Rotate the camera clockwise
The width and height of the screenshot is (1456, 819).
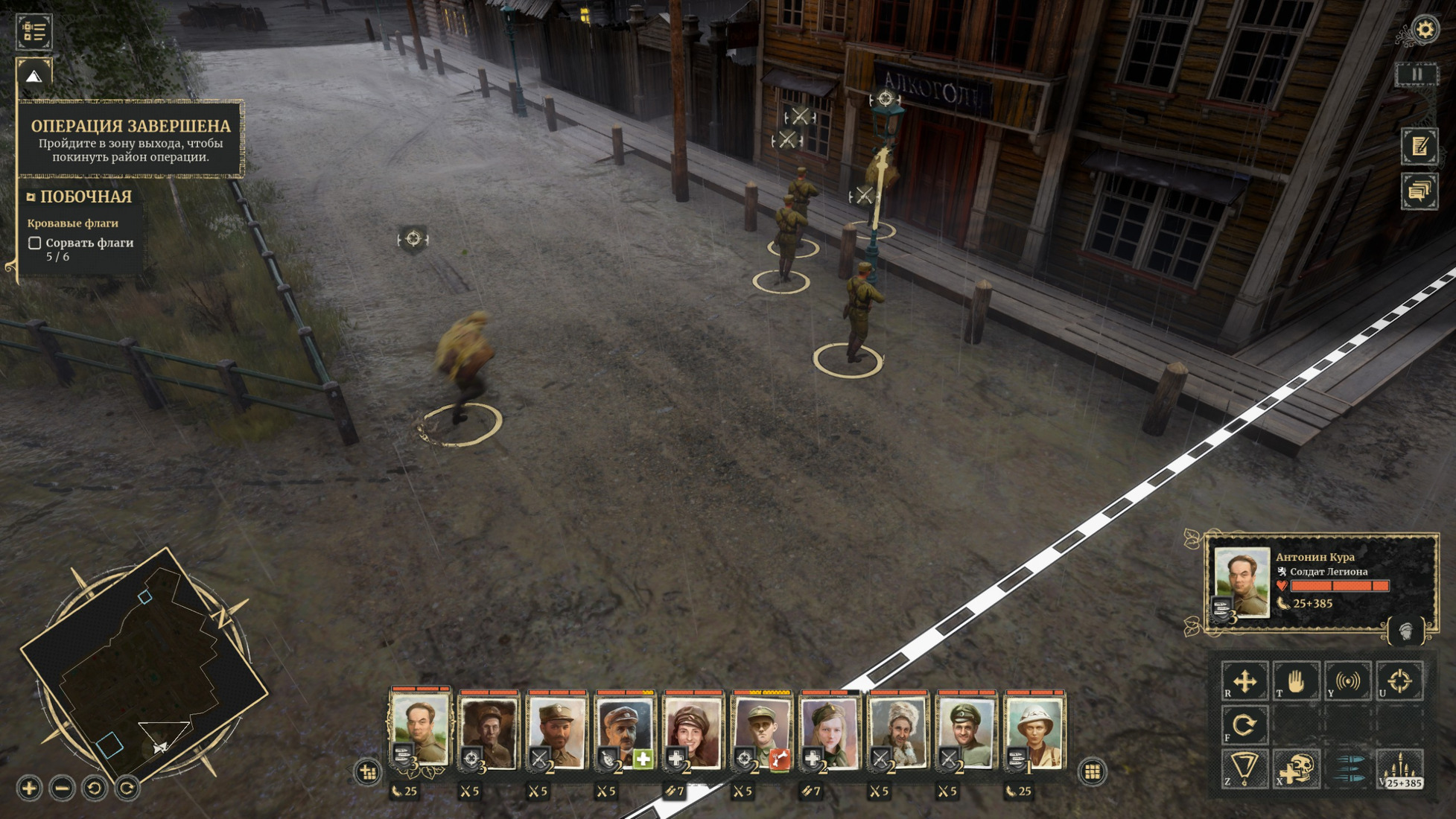coord(127,788)
